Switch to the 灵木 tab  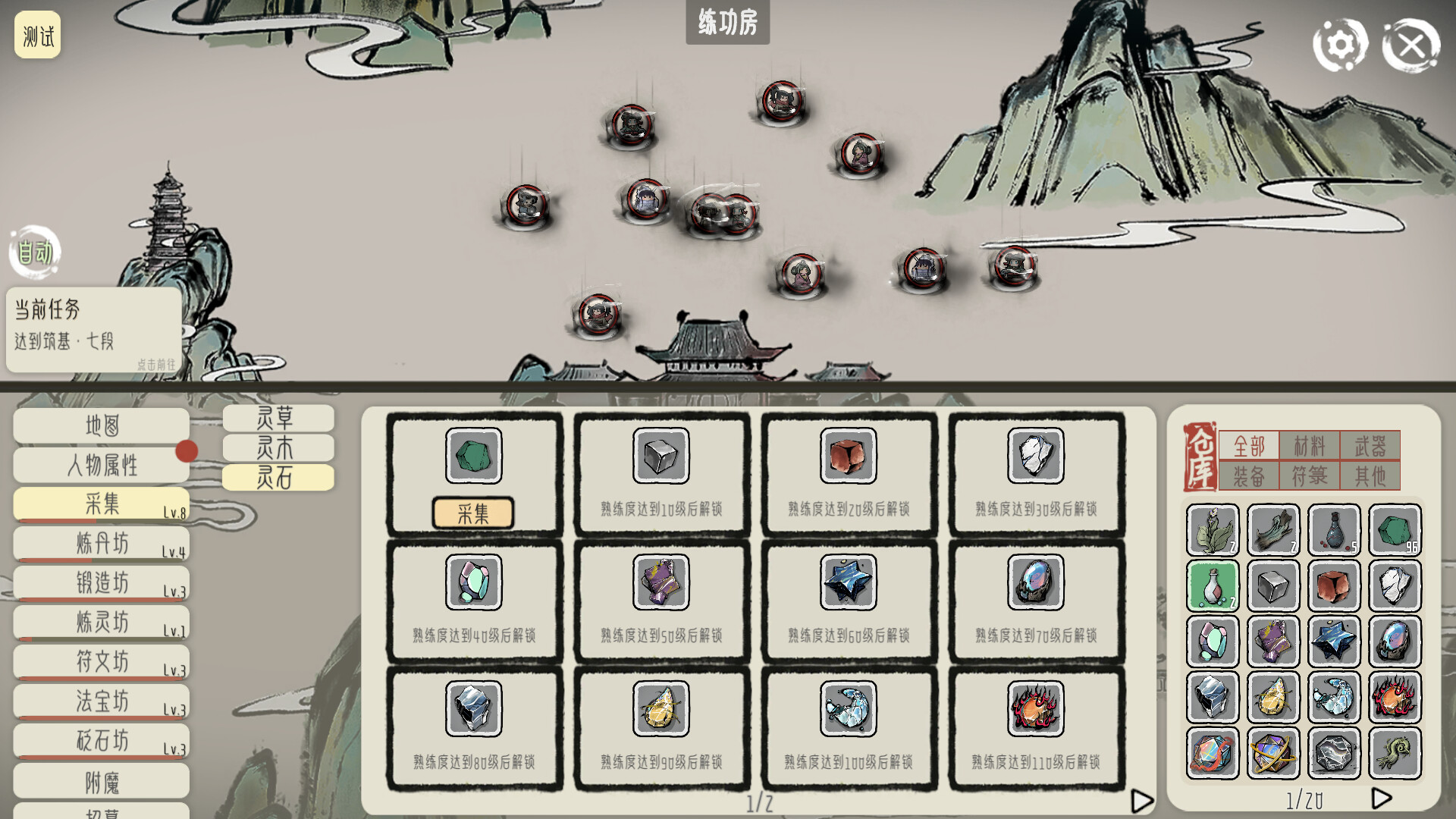point(278,447)
